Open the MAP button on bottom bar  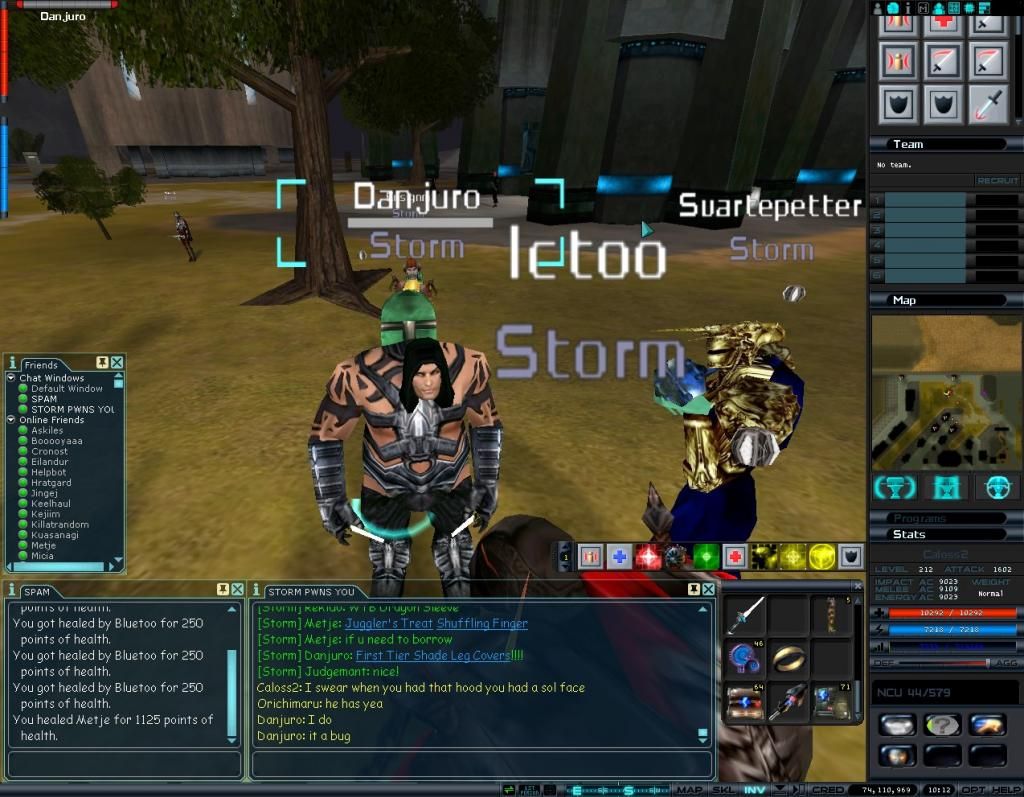point(690,790)
